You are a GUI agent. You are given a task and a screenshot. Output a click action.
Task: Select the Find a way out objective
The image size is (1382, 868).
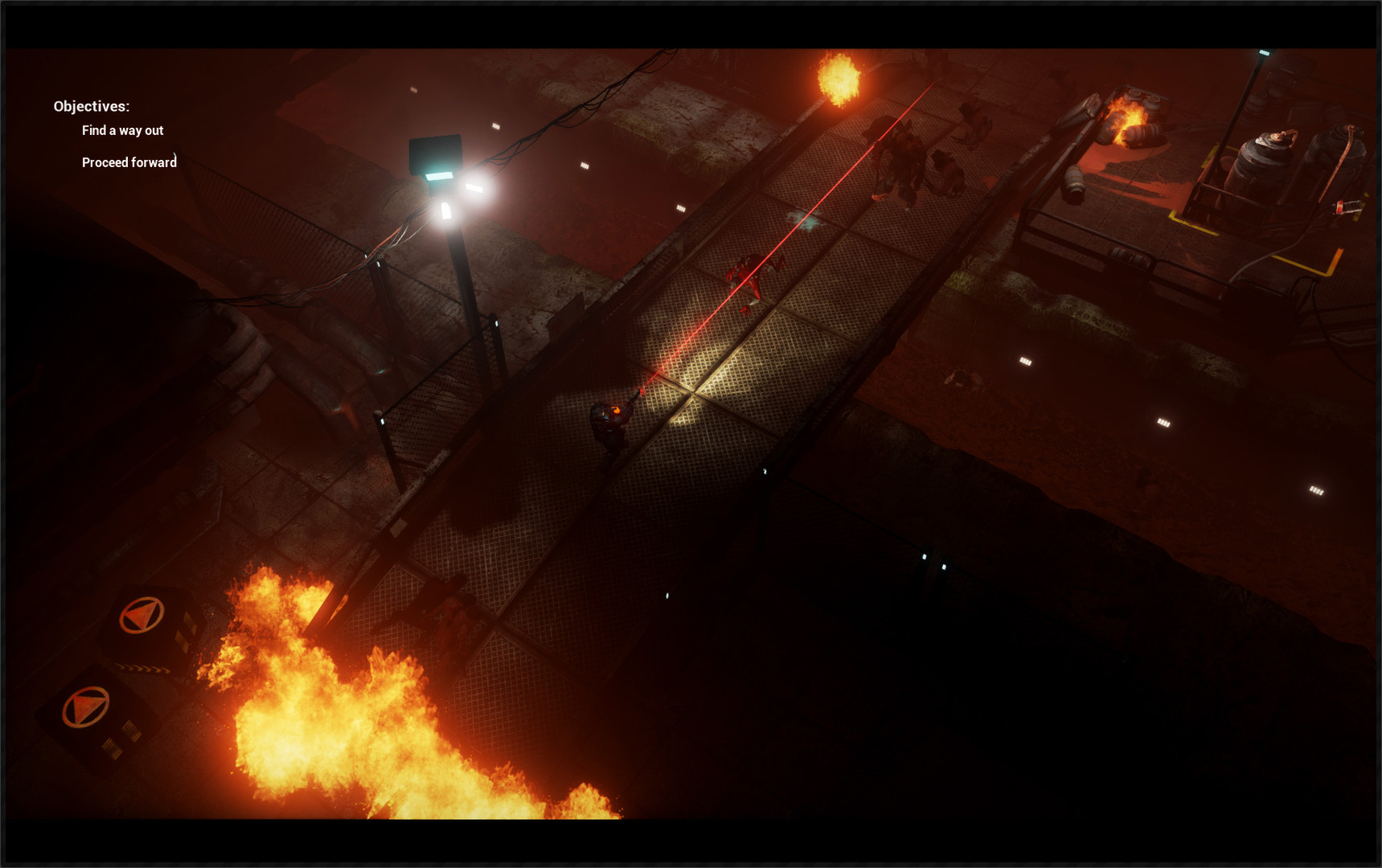[x=122, y=130]
